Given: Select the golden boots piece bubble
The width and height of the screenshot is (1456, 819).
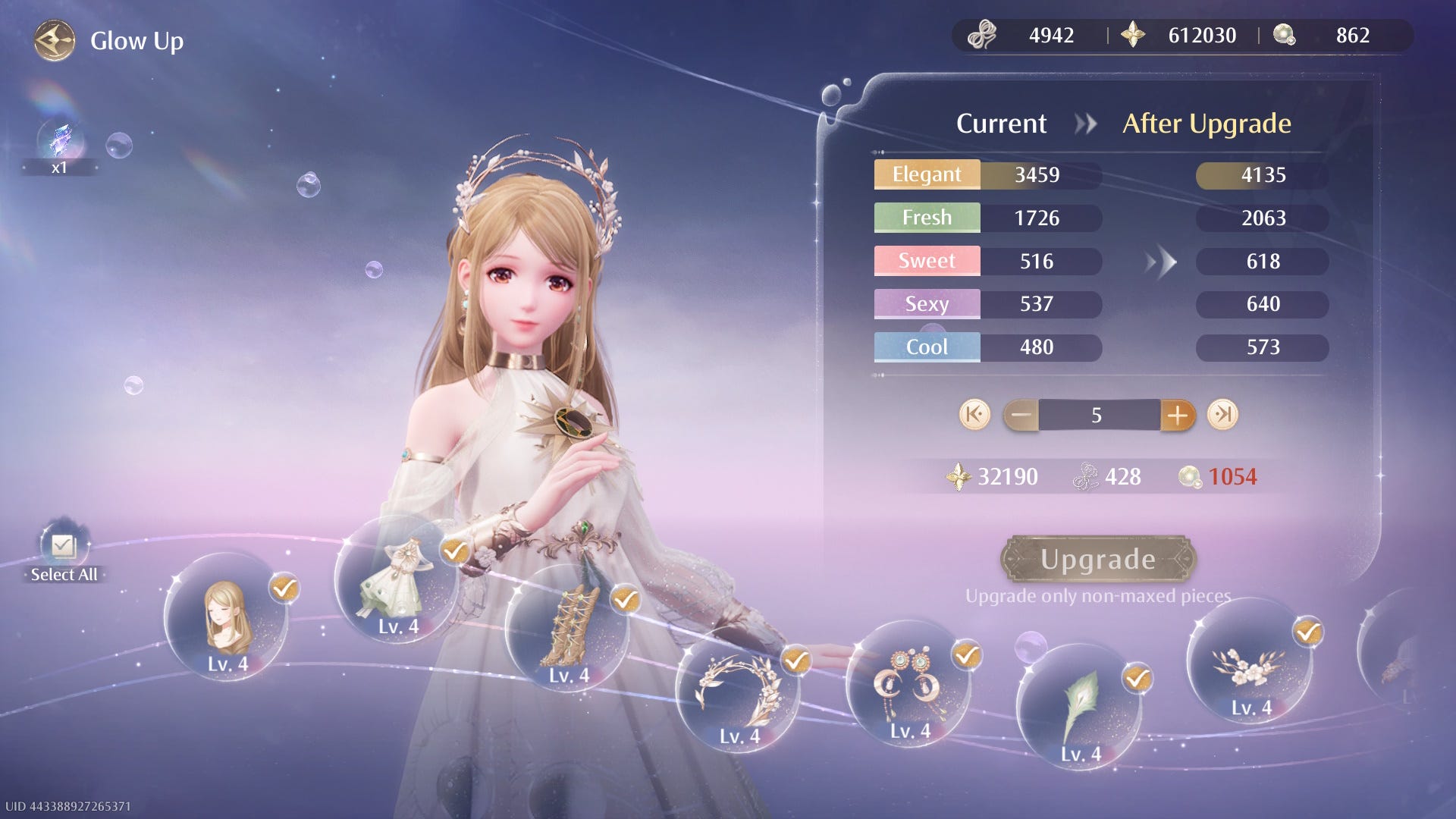Looking at the screenshot, I should point(567,628).
